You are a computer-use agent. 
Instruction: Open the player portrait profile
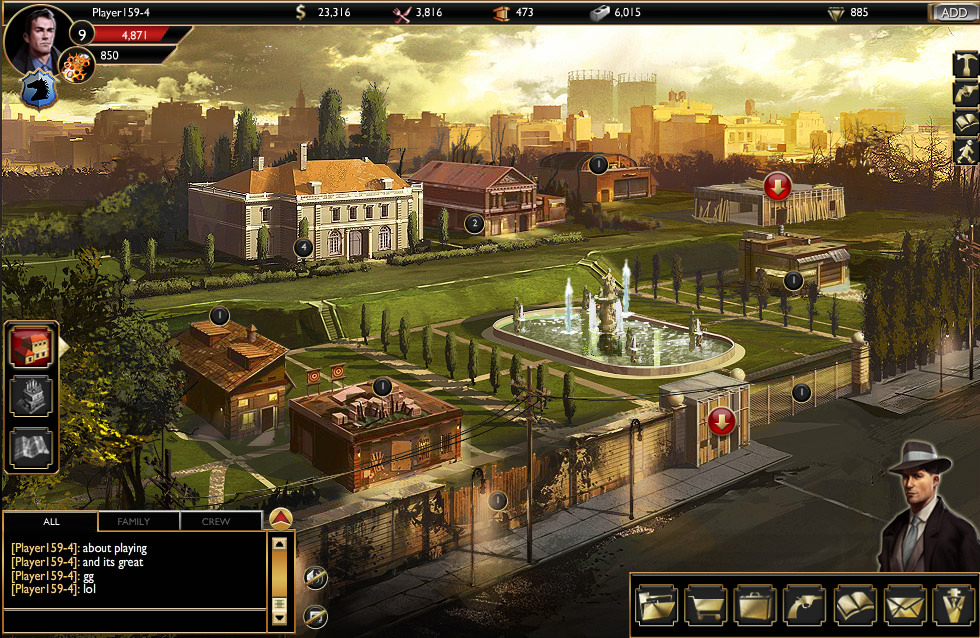(38, 40)
